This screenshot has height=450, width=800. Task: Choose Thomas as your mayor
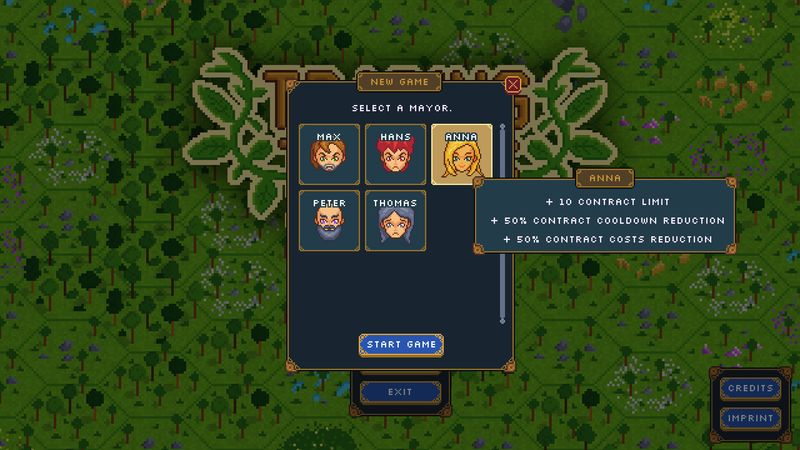click(395, 219)
